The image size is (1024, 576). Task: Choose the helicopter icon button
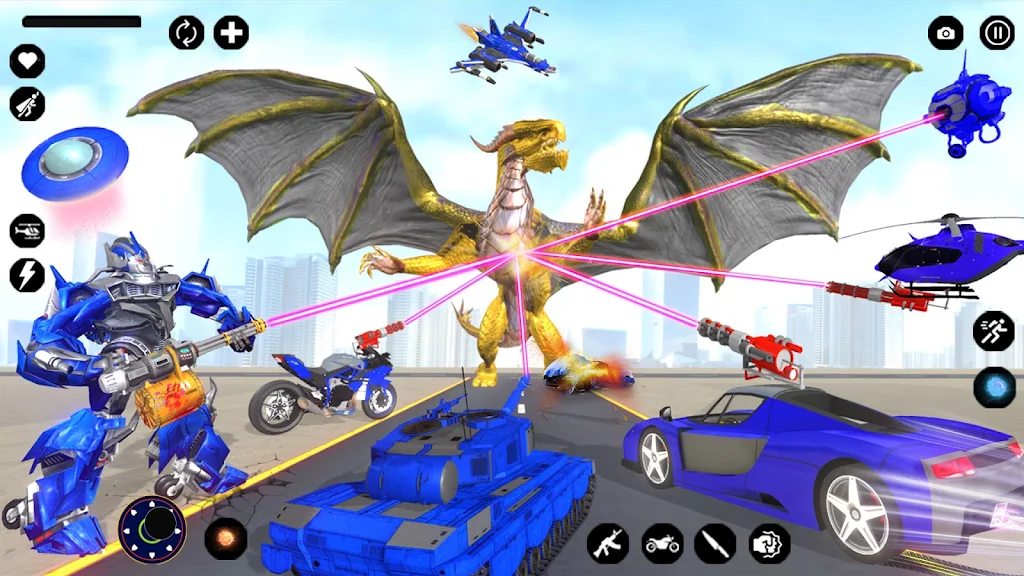coord(27,231)
